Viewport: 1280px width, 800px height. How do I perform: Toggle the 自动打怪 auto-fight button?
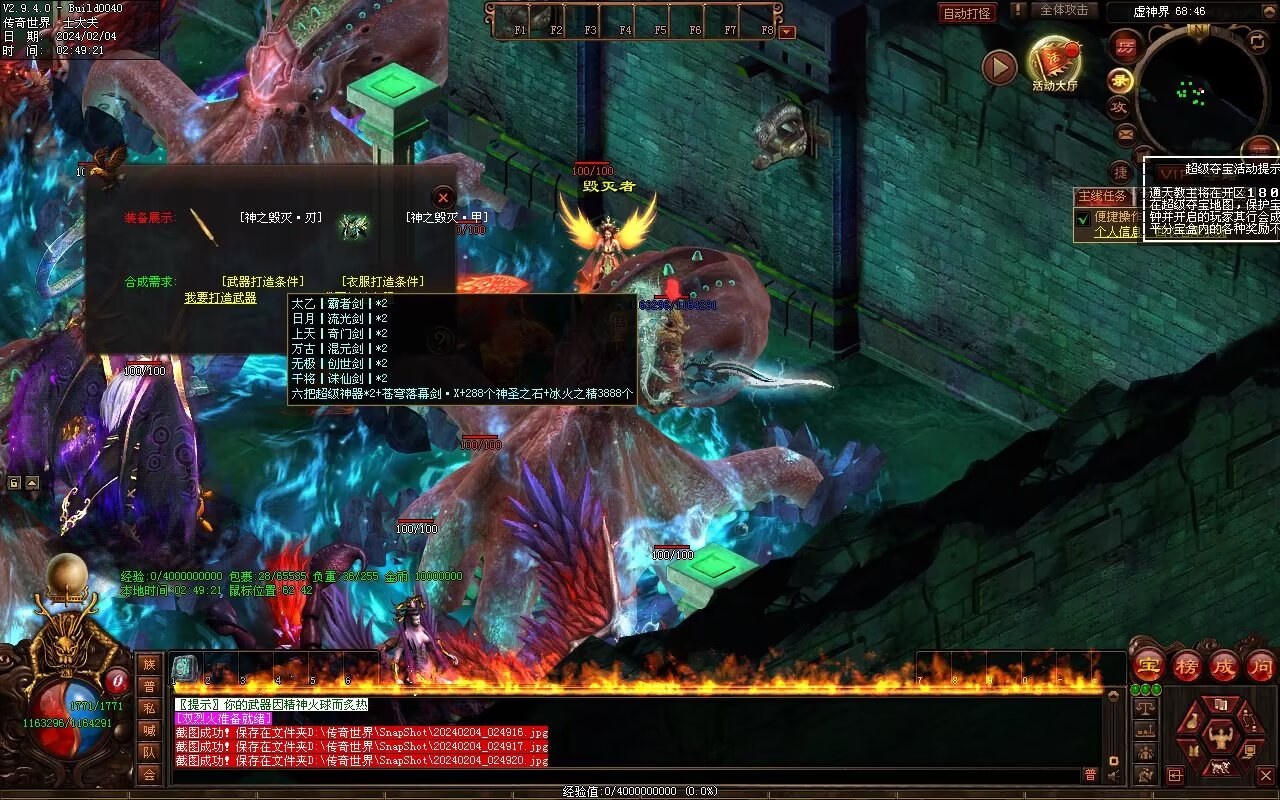(967, 13)
